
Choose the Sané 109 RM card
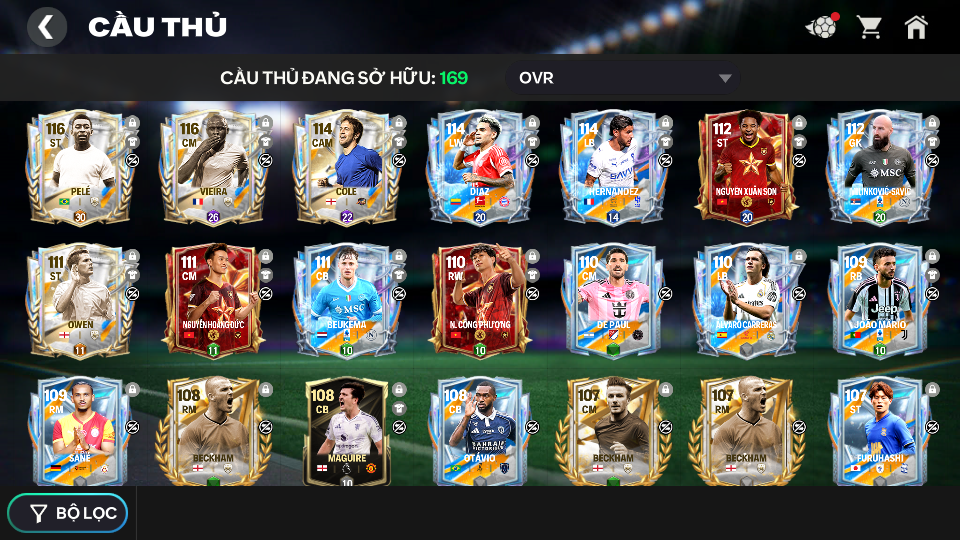pyautogui.click(x=80, y=431)
